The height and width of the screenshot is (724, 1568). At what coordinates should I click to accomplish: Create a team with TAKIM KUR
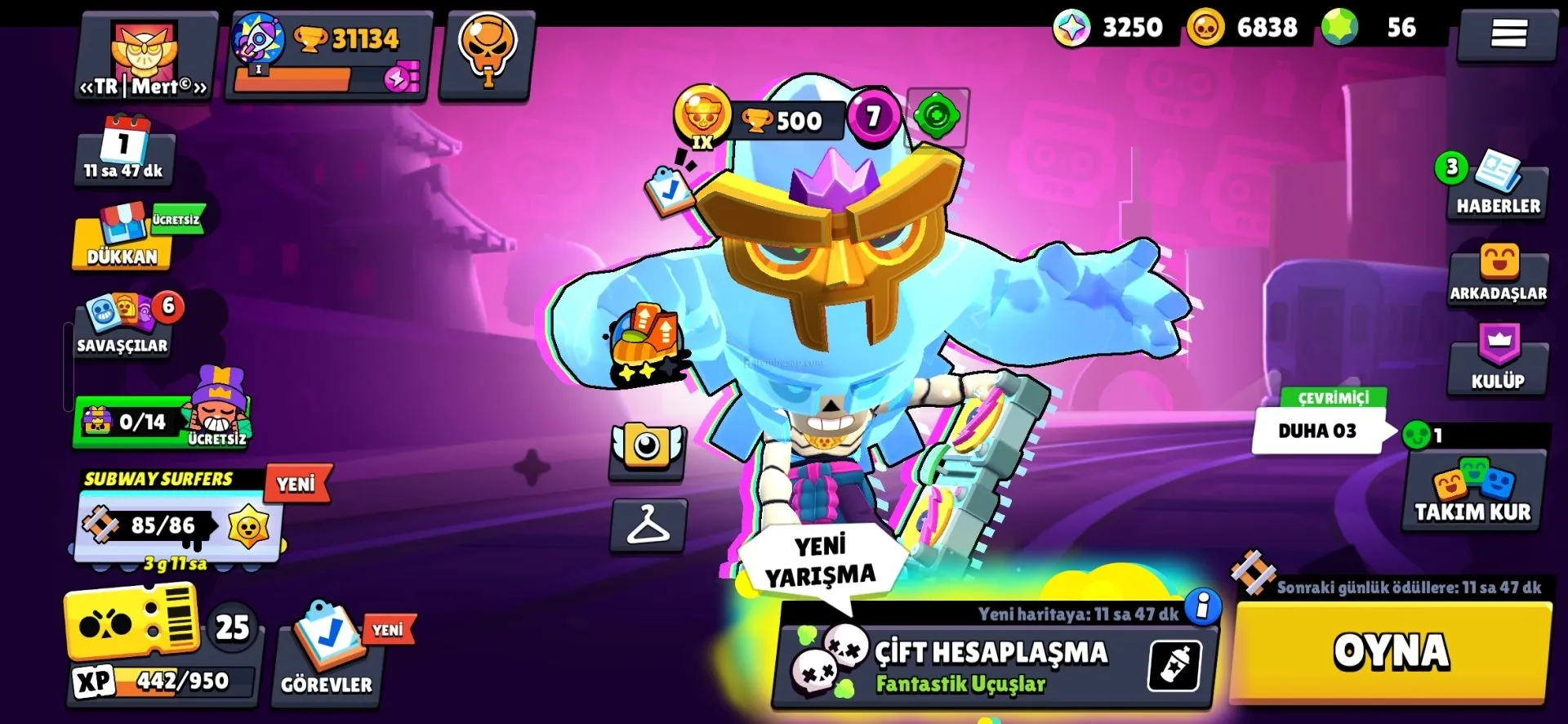coord(1472,492)
